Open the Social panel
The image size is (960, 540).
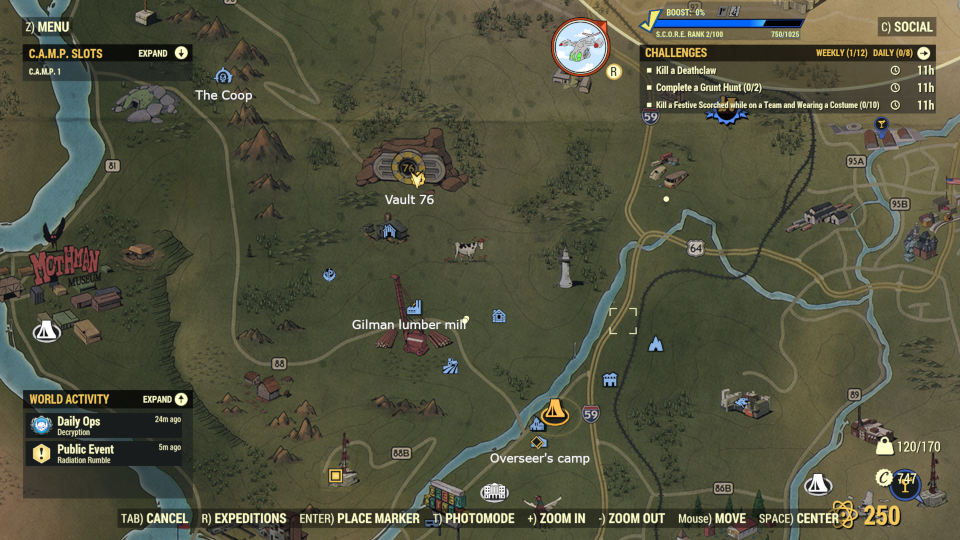pyautogui.click(x=906, y=27)
